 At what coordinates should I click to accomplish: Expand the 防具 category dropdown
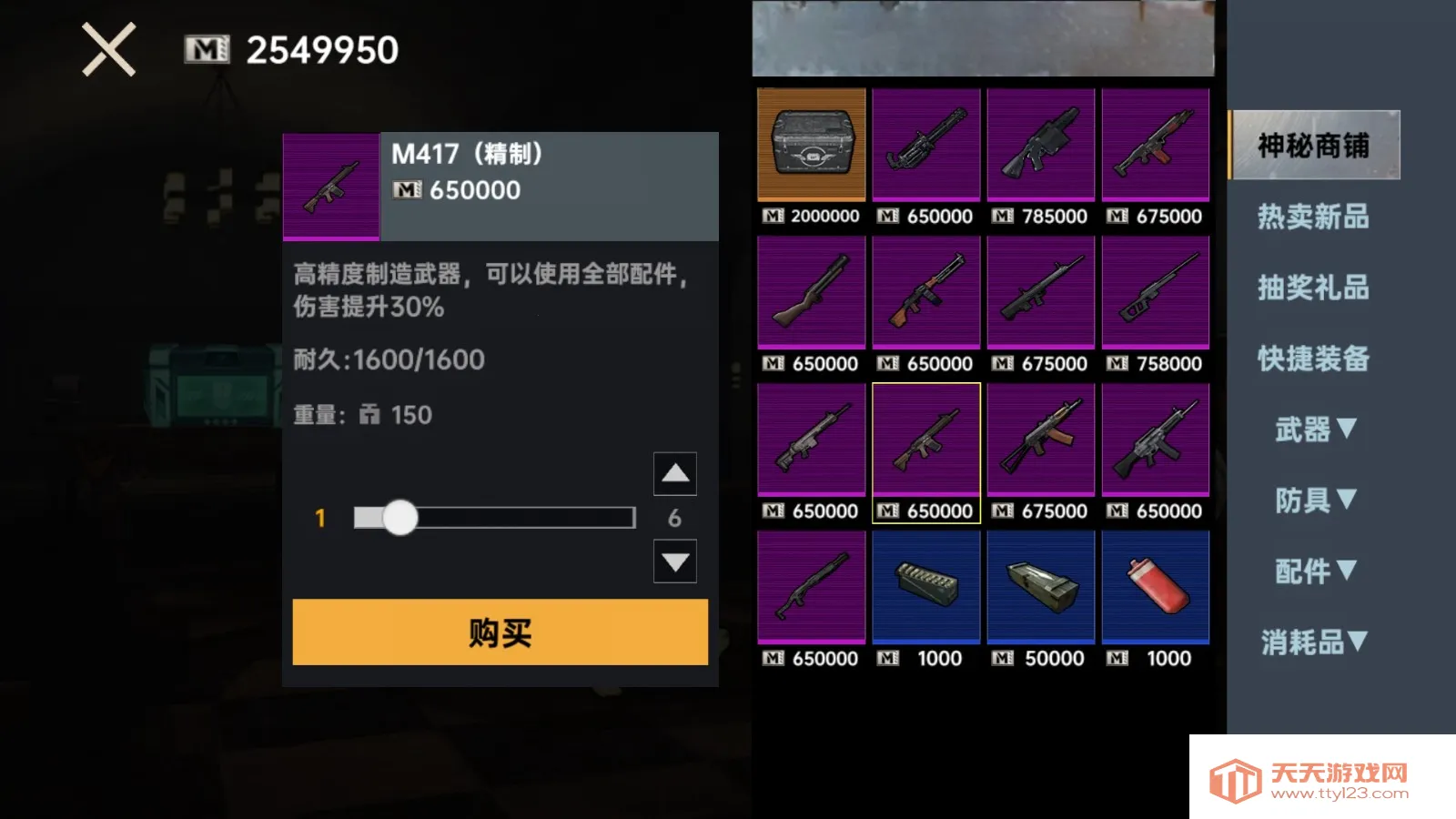[1315, 500]
